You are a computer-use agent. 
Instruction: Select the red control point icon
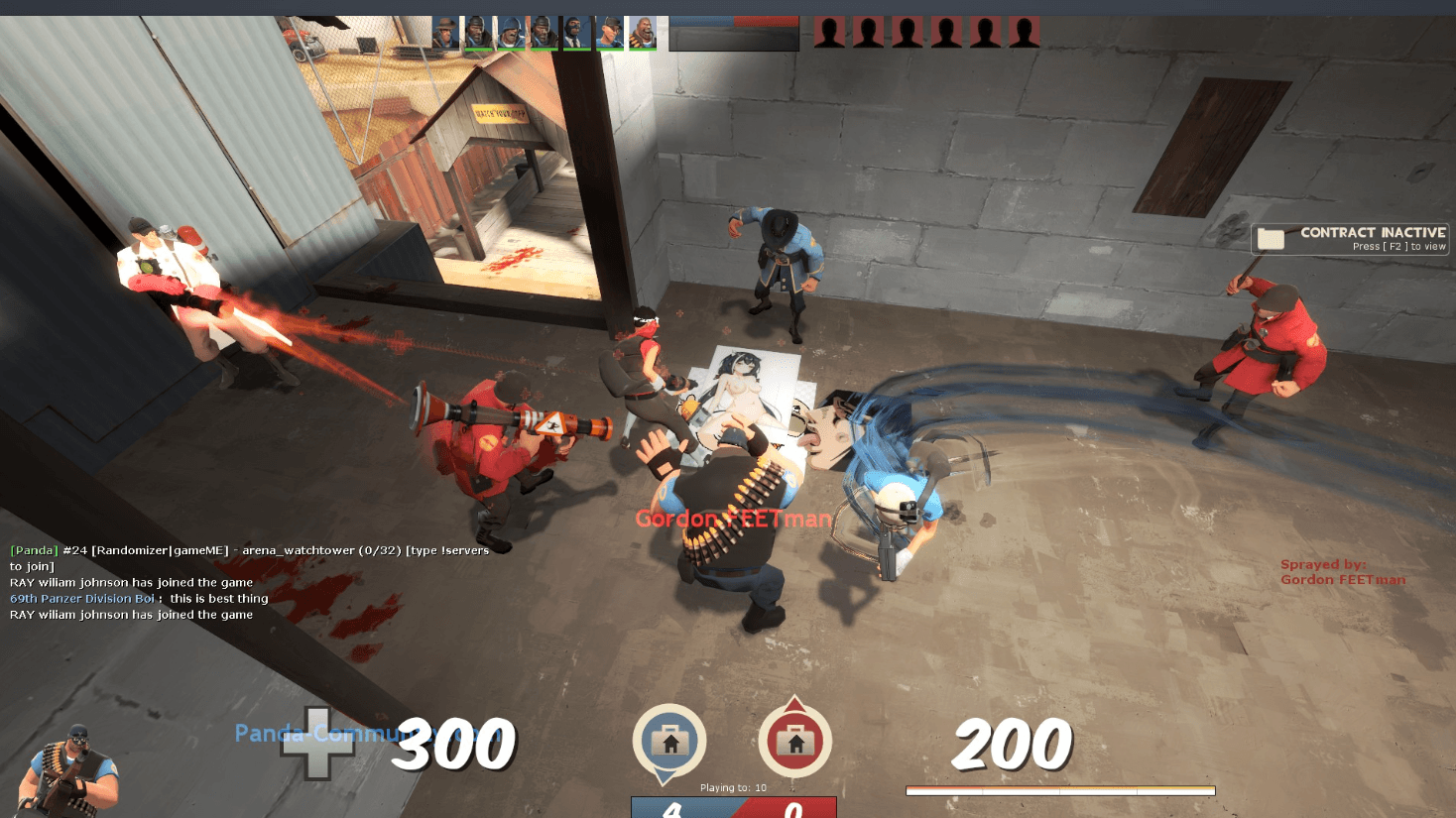pyautogui.click(x=794, y=742)
